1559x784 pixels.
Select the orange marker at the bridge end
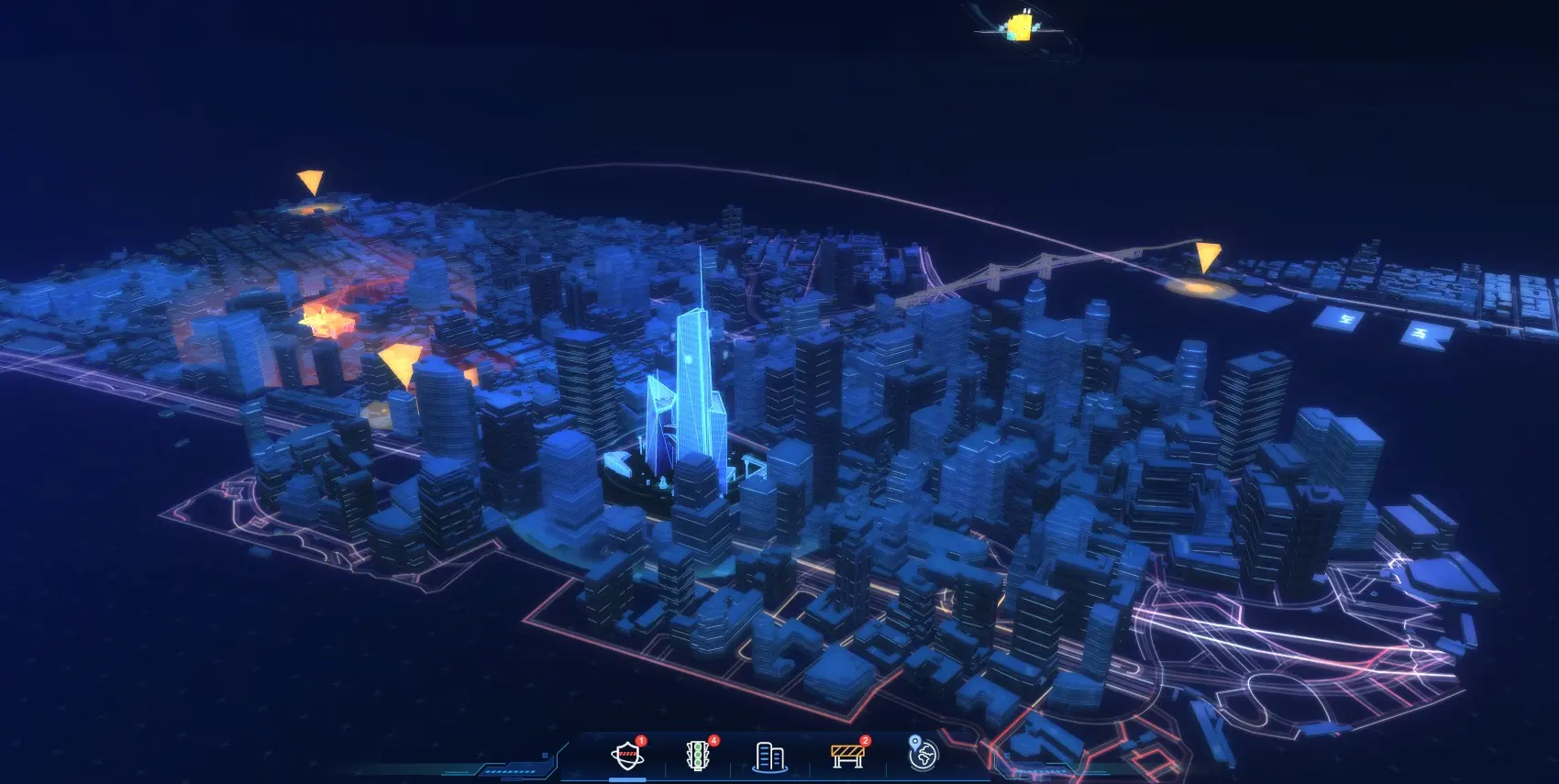(1208, 257)
